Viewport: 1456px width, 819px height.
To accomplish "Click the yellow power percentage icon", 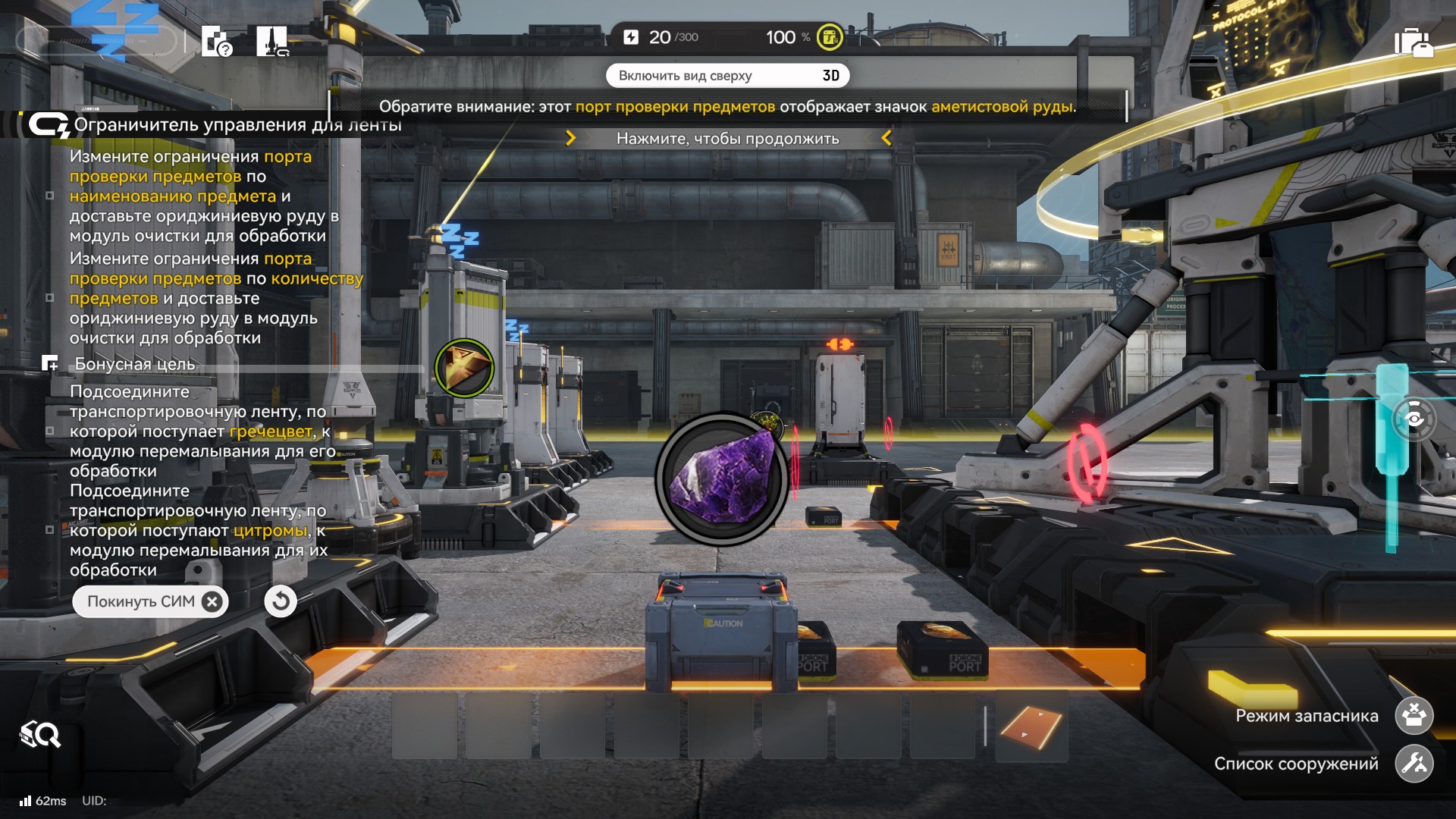I will (x=830, y=37).
